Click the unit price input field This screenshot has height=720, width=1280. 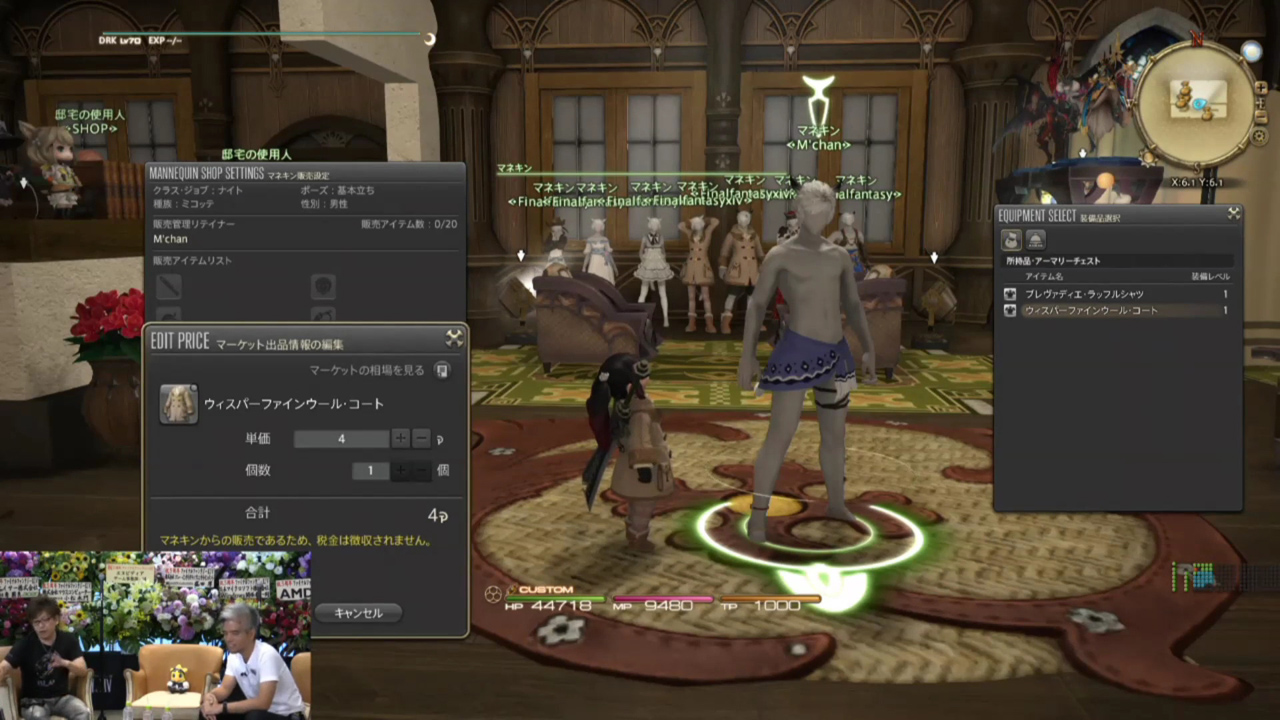tap(341, 439)
